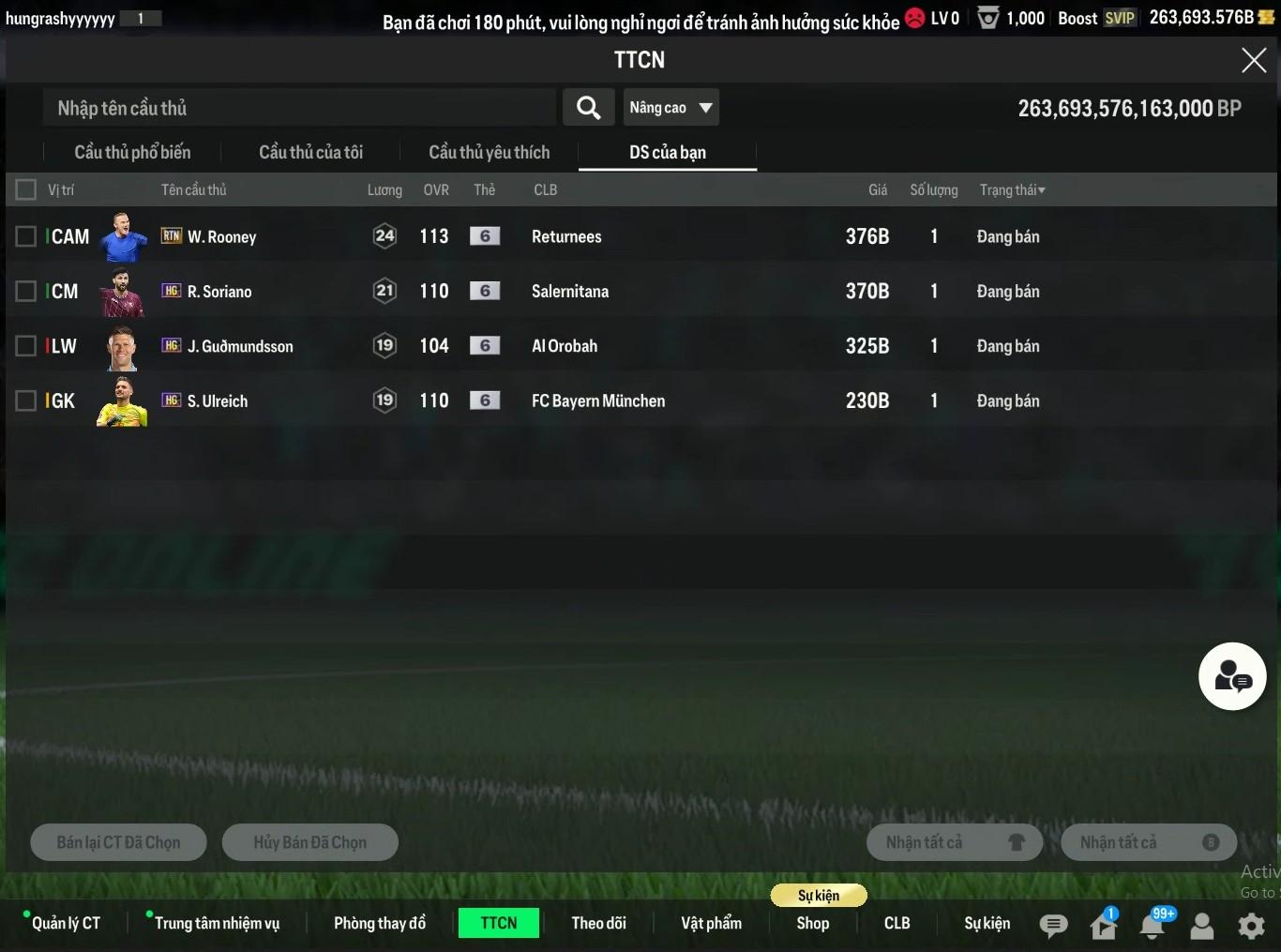
Task: Click the magnifying glass search button
Action: coord(589,108)
